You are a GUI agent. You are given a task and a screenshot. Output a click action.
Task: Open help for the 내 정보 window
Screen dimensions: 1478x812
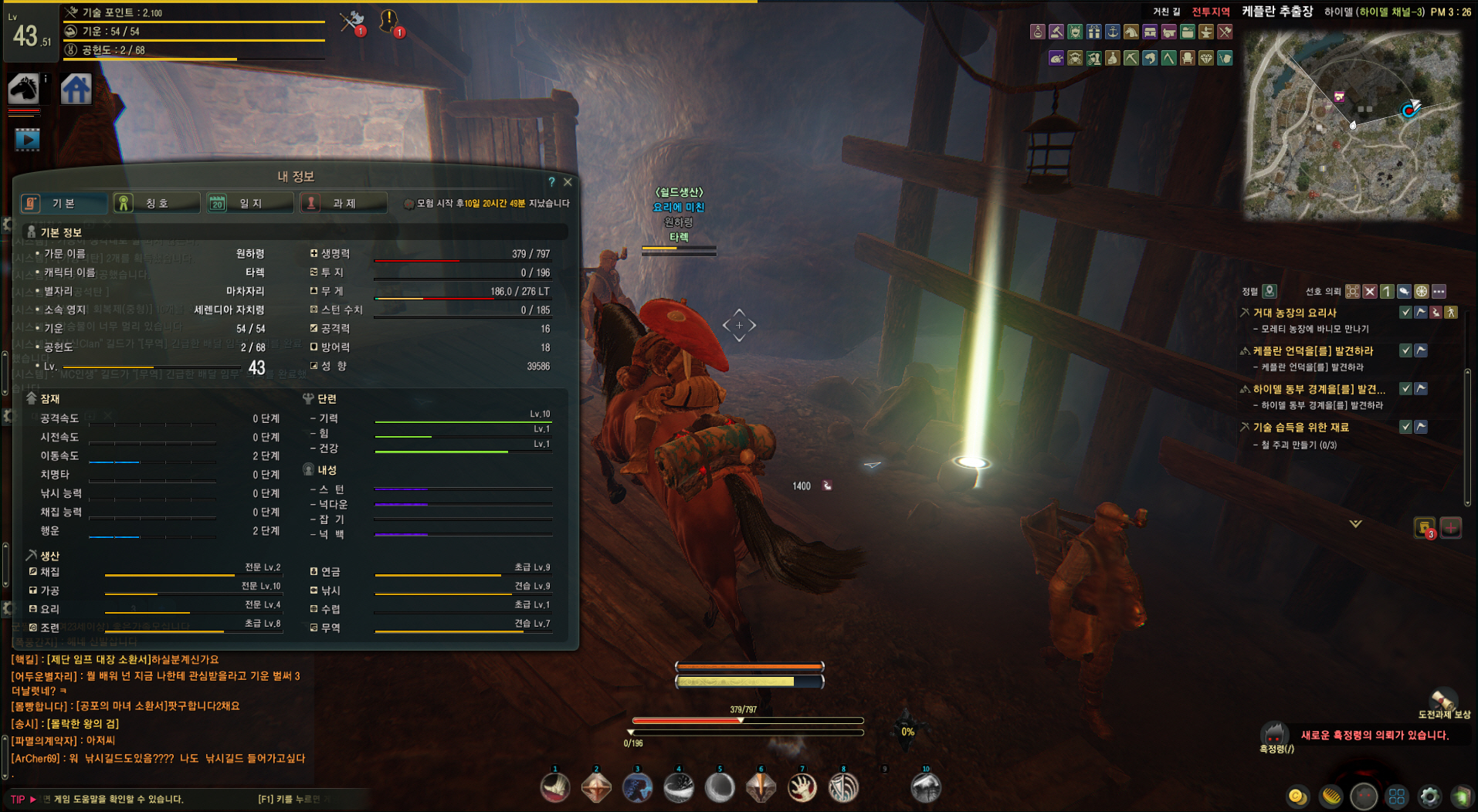(x=551, y=182)
